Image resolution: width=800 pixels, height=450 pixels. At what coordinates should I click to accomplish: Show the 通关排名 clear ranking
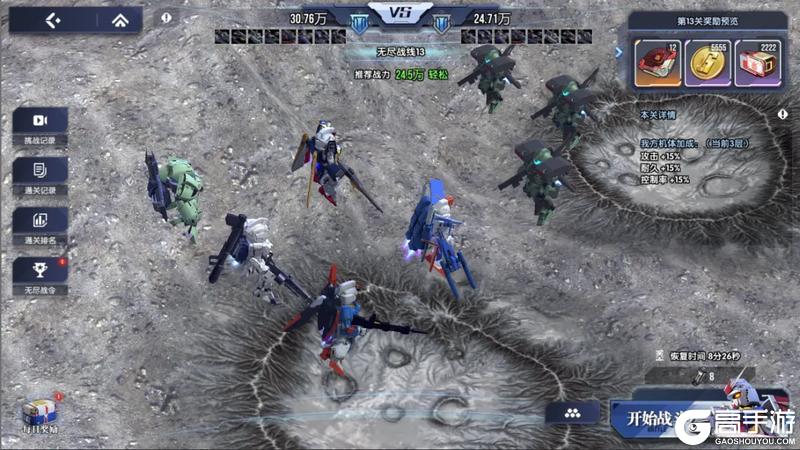pos(40,221)
